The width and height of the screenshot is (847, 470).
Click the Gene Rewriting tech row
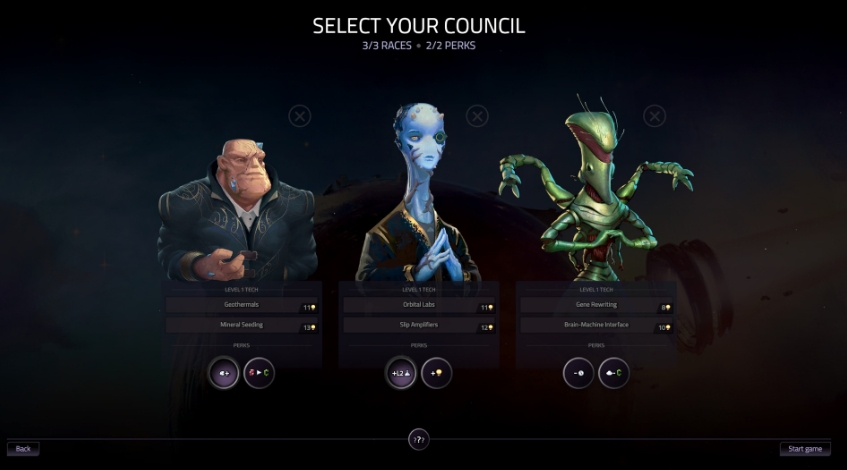[595, 306]
